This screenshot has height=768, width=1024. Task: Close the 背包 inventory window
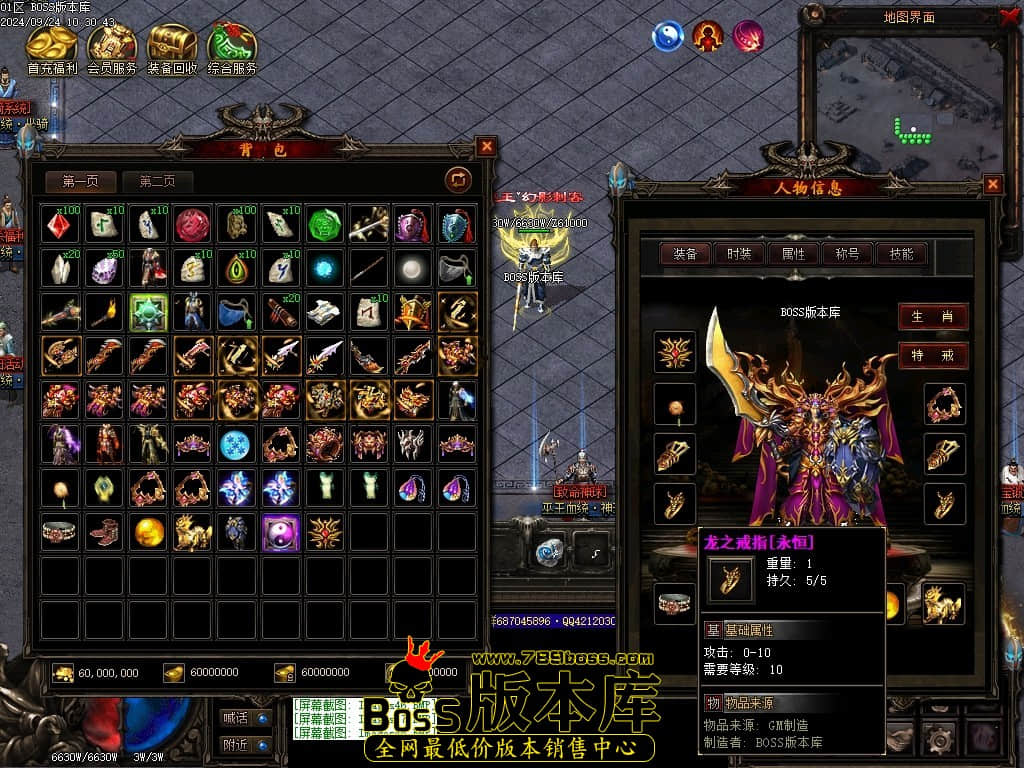coord(486,147)
